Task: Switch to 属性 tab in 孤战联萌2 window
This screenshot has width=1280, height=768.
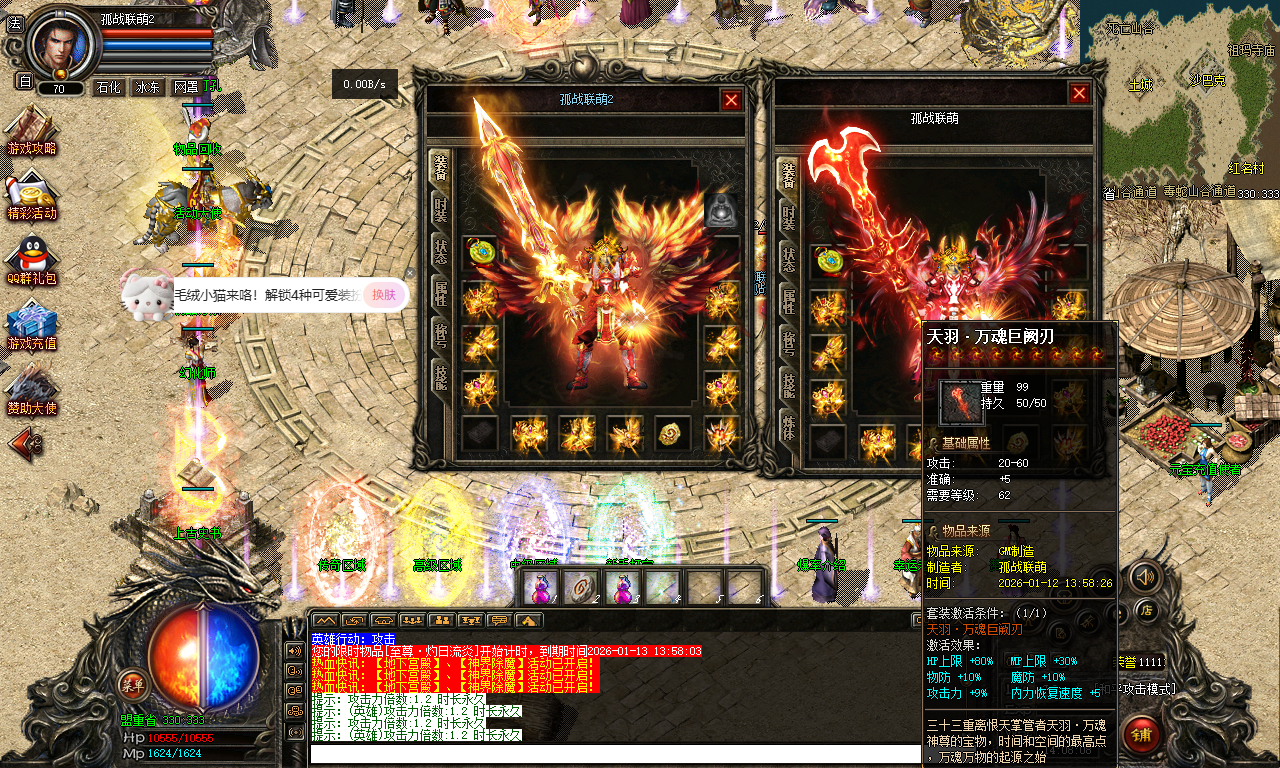Action: pos(440,292)
